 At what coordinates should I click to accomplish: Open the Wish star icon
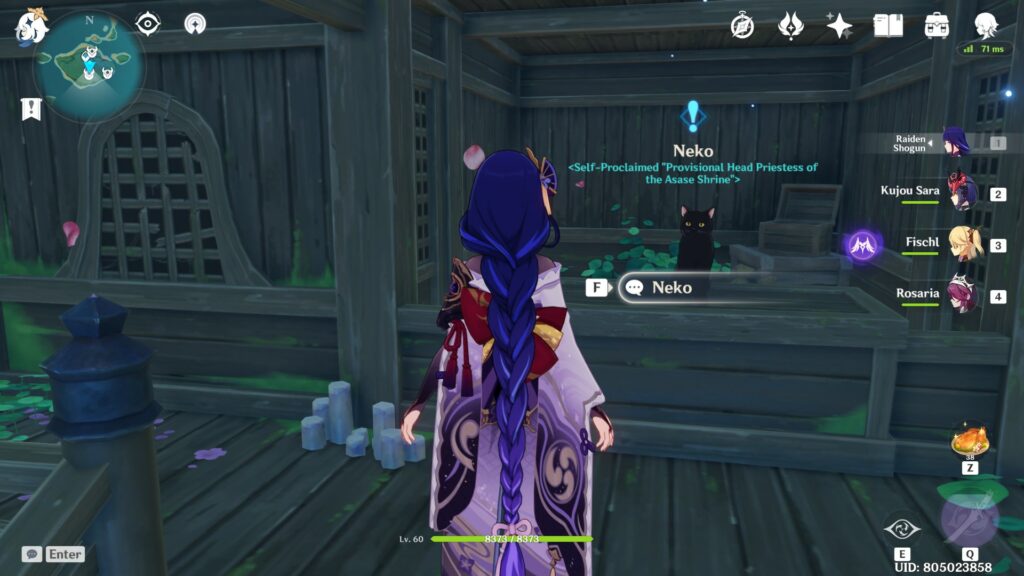point(839,26)
